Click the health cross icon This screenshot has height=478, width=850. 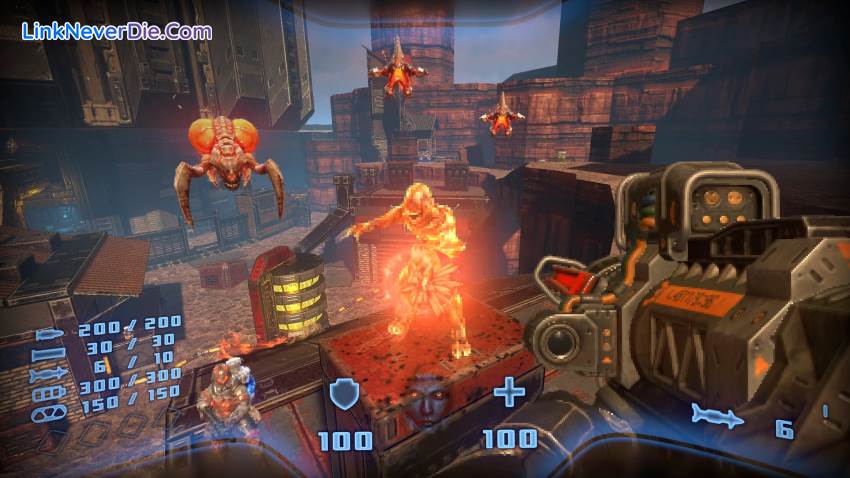pyautogui.click(x=510, y=393)
